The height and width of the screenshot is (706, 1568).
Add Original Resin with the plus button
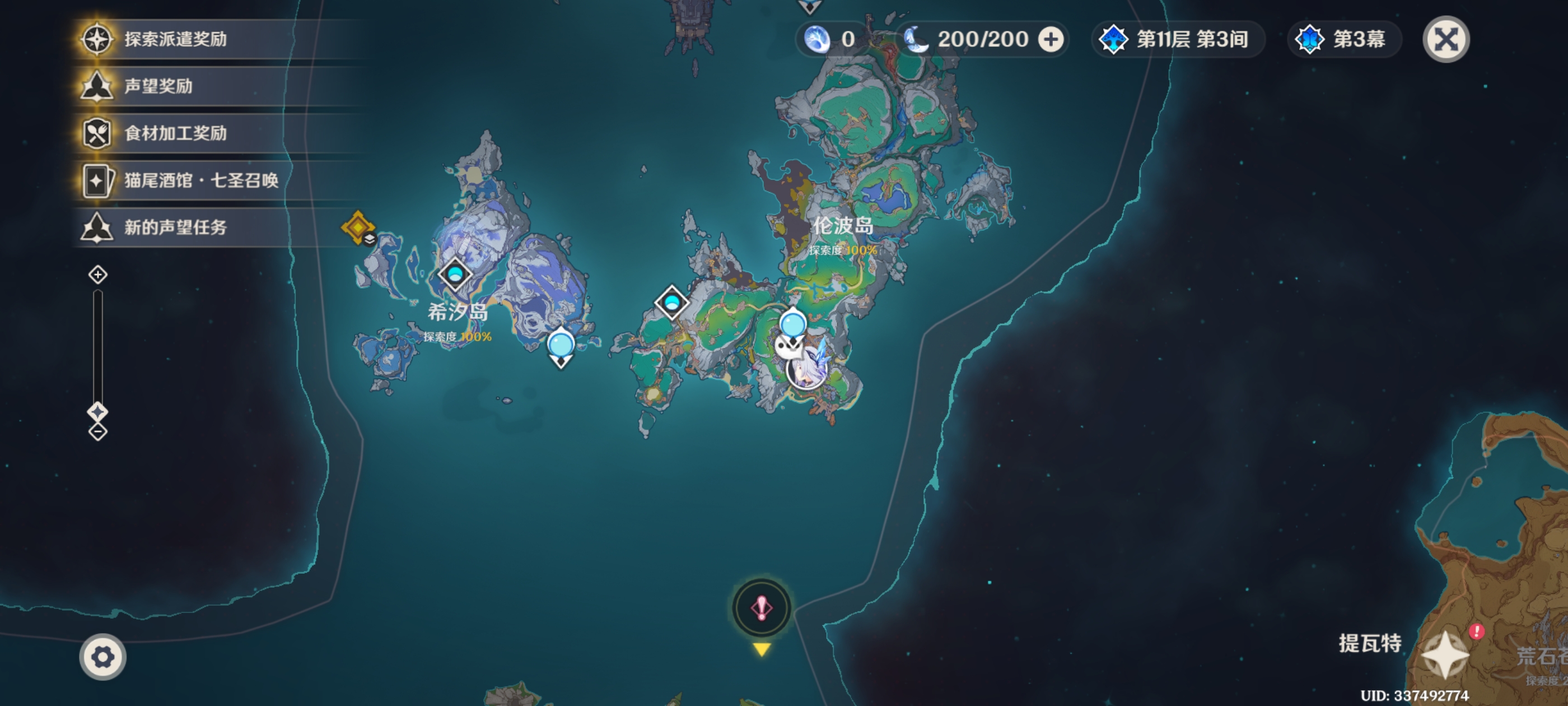tap(1051, 40)
